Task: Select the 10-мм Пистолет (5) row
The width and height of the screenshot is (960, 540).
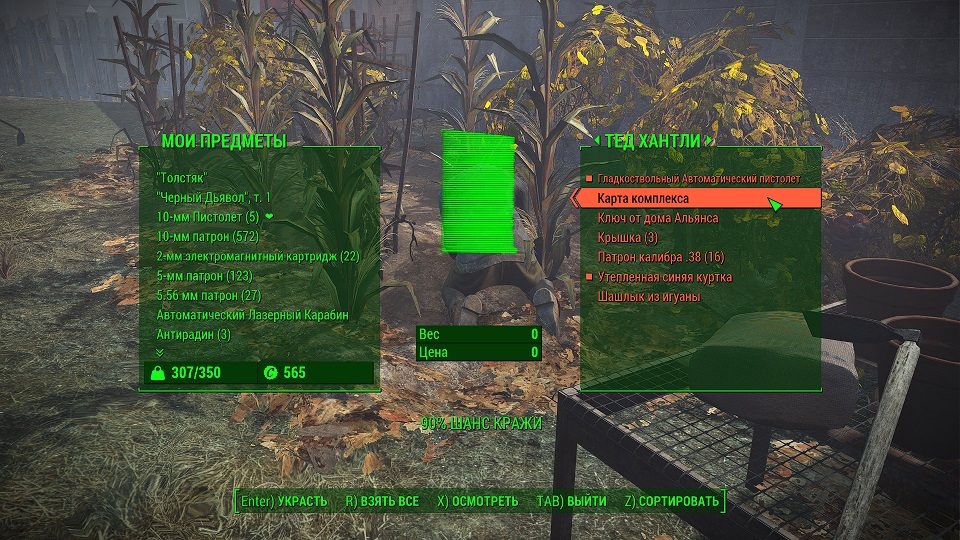Action: click(x=208, y=216)
